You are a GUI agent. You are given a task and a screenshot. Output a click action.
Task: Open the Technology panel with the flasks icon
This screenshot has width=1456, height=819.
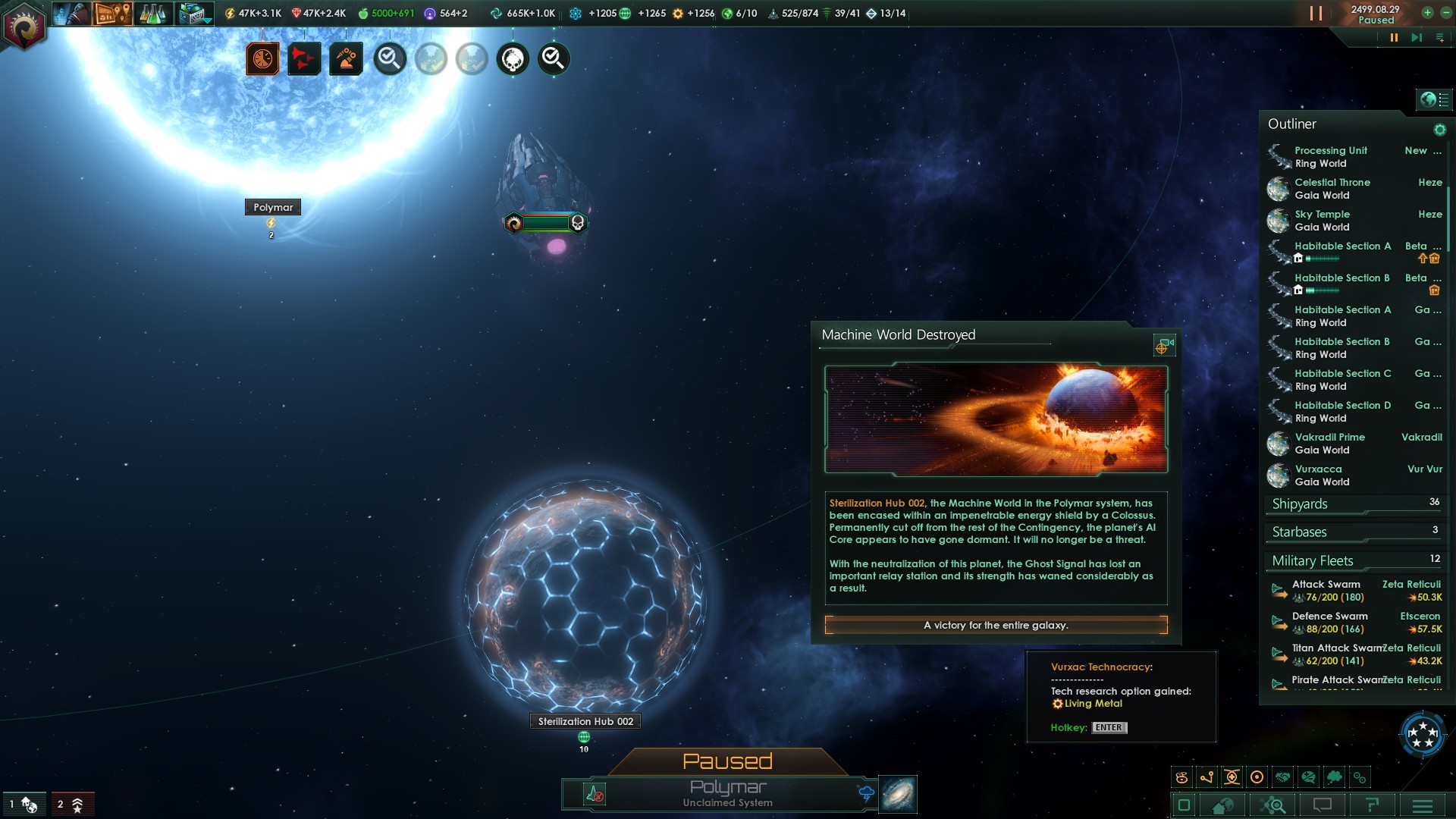click(154, 13)
